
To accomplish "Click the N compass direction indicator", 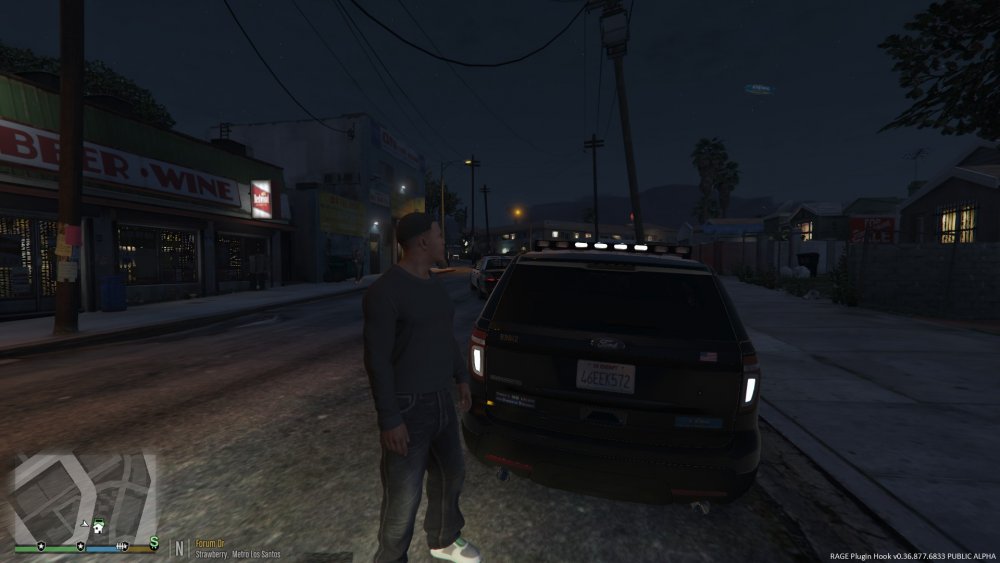I will [180, 548].
